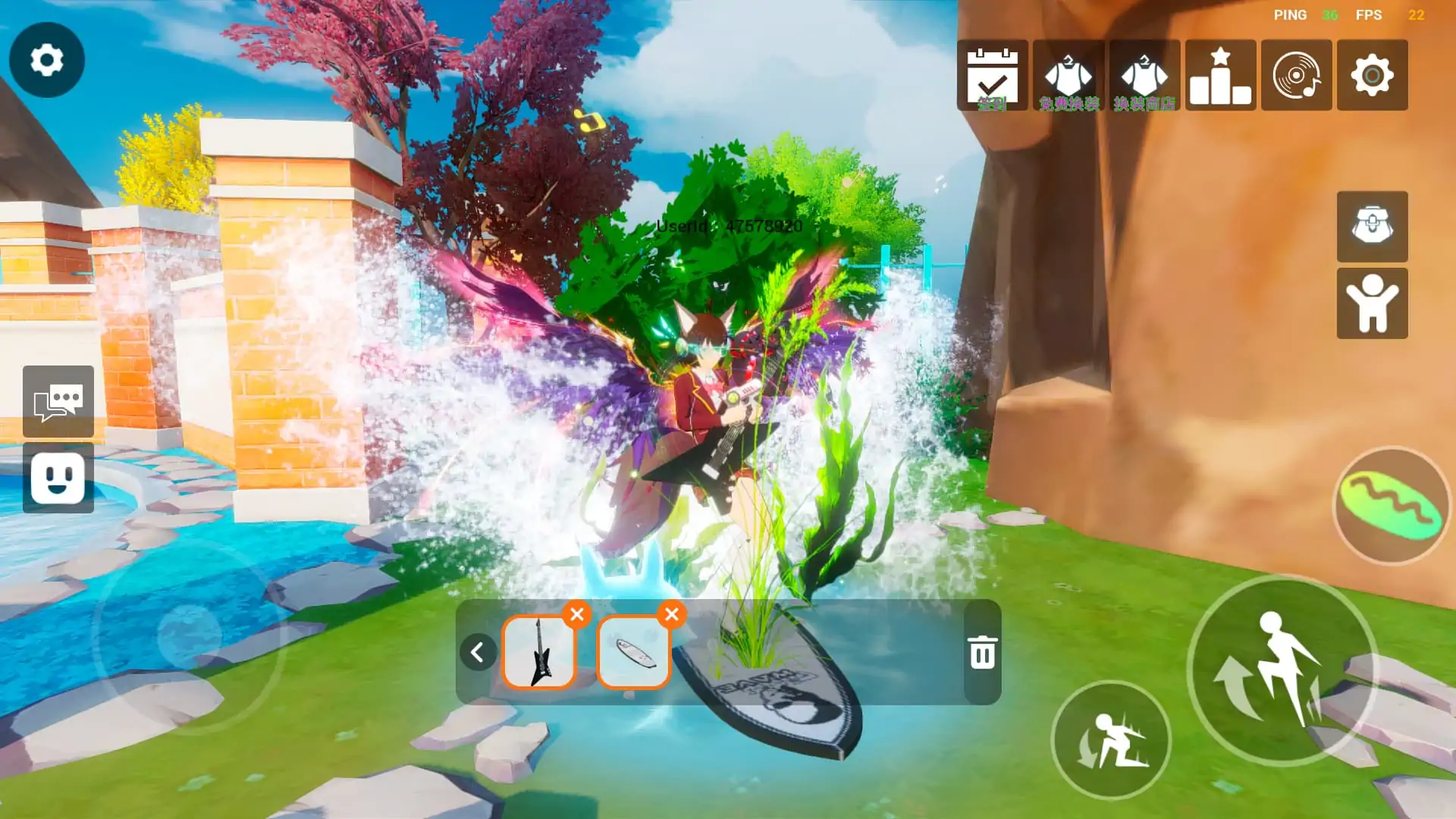Image resolution: width=1456 pixels, height=819 pixels.
Task: Show the leaderboard podium
Action: pyautogui.click(x=1220, y=75)
